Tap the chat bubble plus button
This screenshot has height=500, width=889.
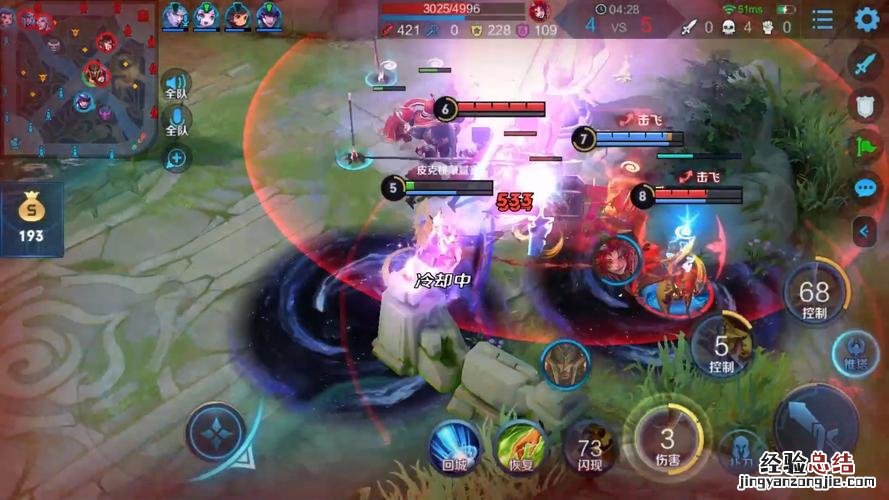pos(176,158)
